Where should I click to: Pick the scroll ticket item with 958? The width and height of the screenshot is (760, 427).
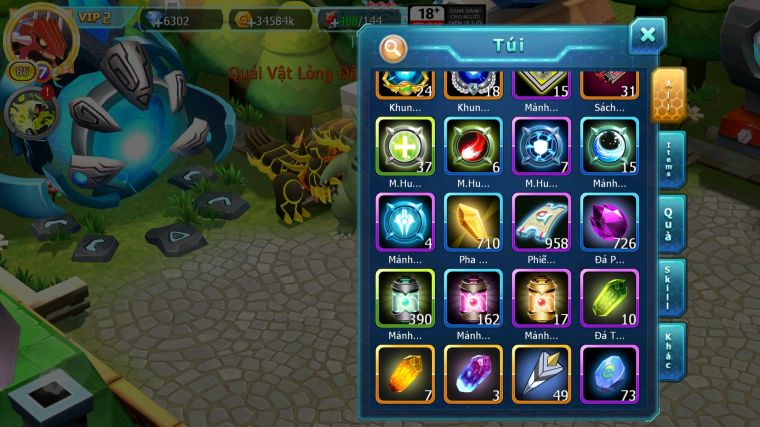[x=541, y=222]
